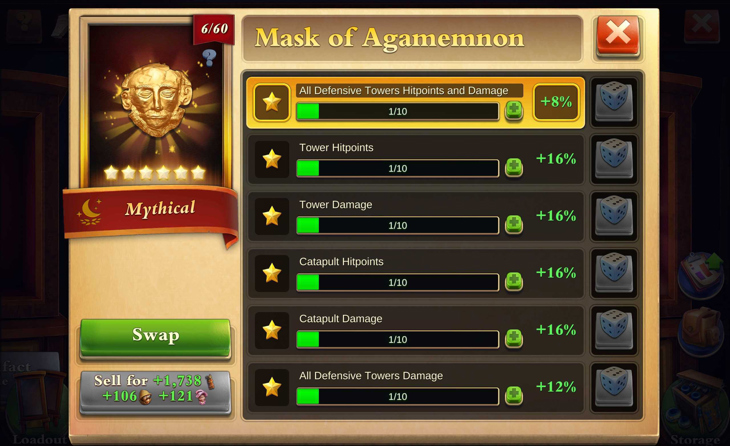Reroll the Catapult Hitpoints bonus with the dice
The height and width of the screenshot is (446, 730).
coord(614,273)
